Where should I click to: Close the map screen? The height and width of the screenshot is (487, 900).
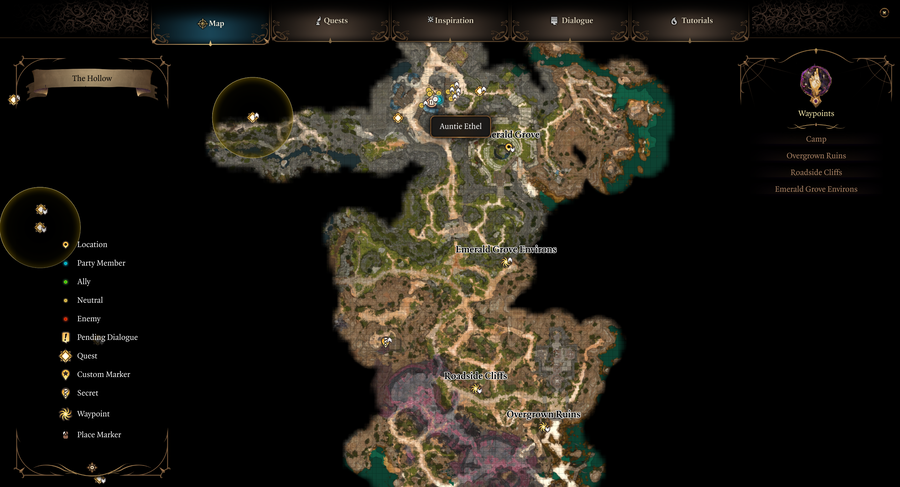[884, 13]
